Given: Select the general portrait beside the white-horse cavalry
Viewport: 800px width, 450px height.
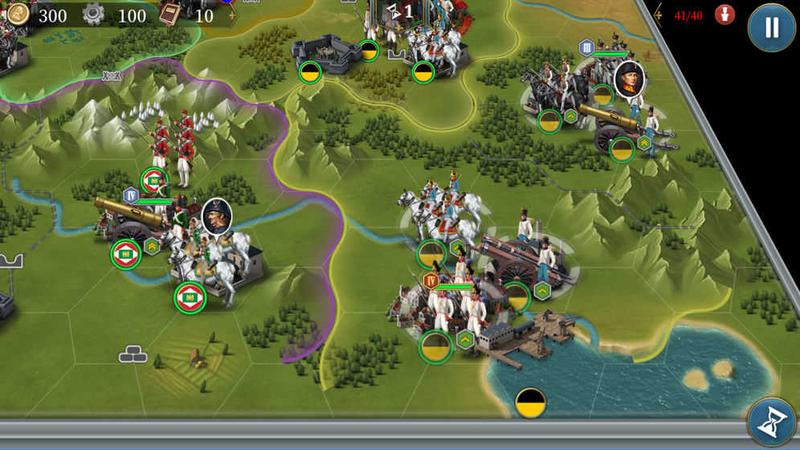Looking at the screenshot, I should pyautogui.click(x=216, y=215).
